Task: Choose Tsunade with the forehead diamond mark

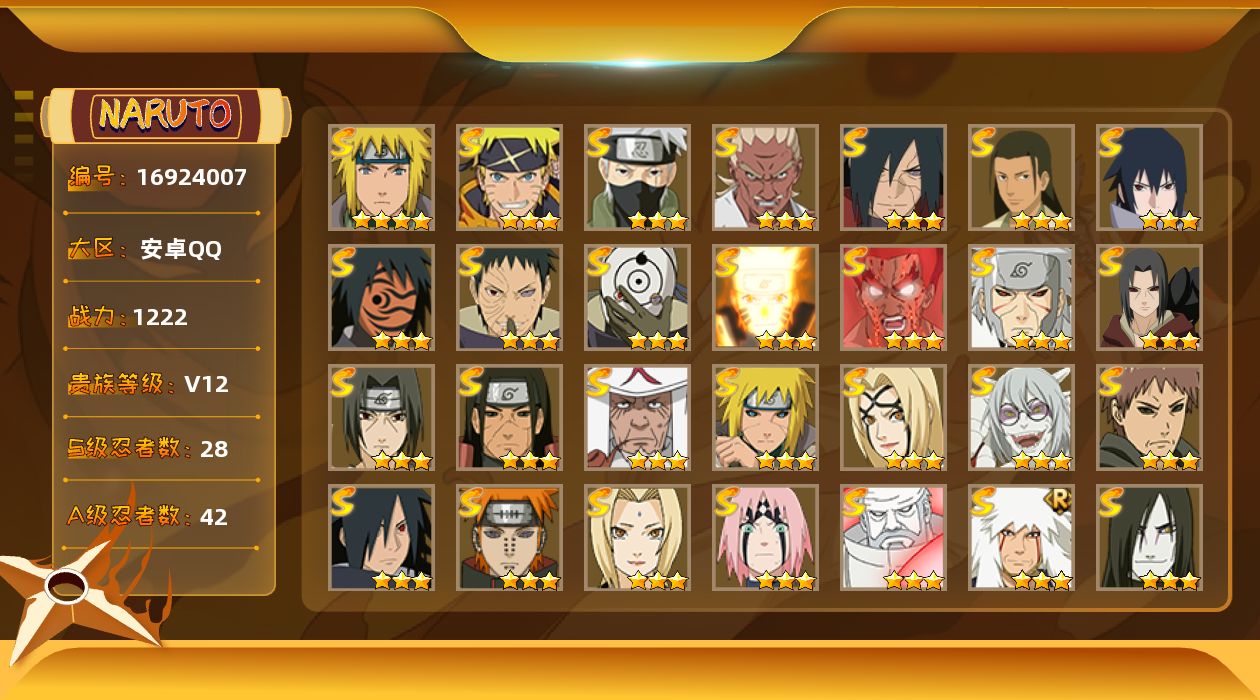Action: coord(637,538)
